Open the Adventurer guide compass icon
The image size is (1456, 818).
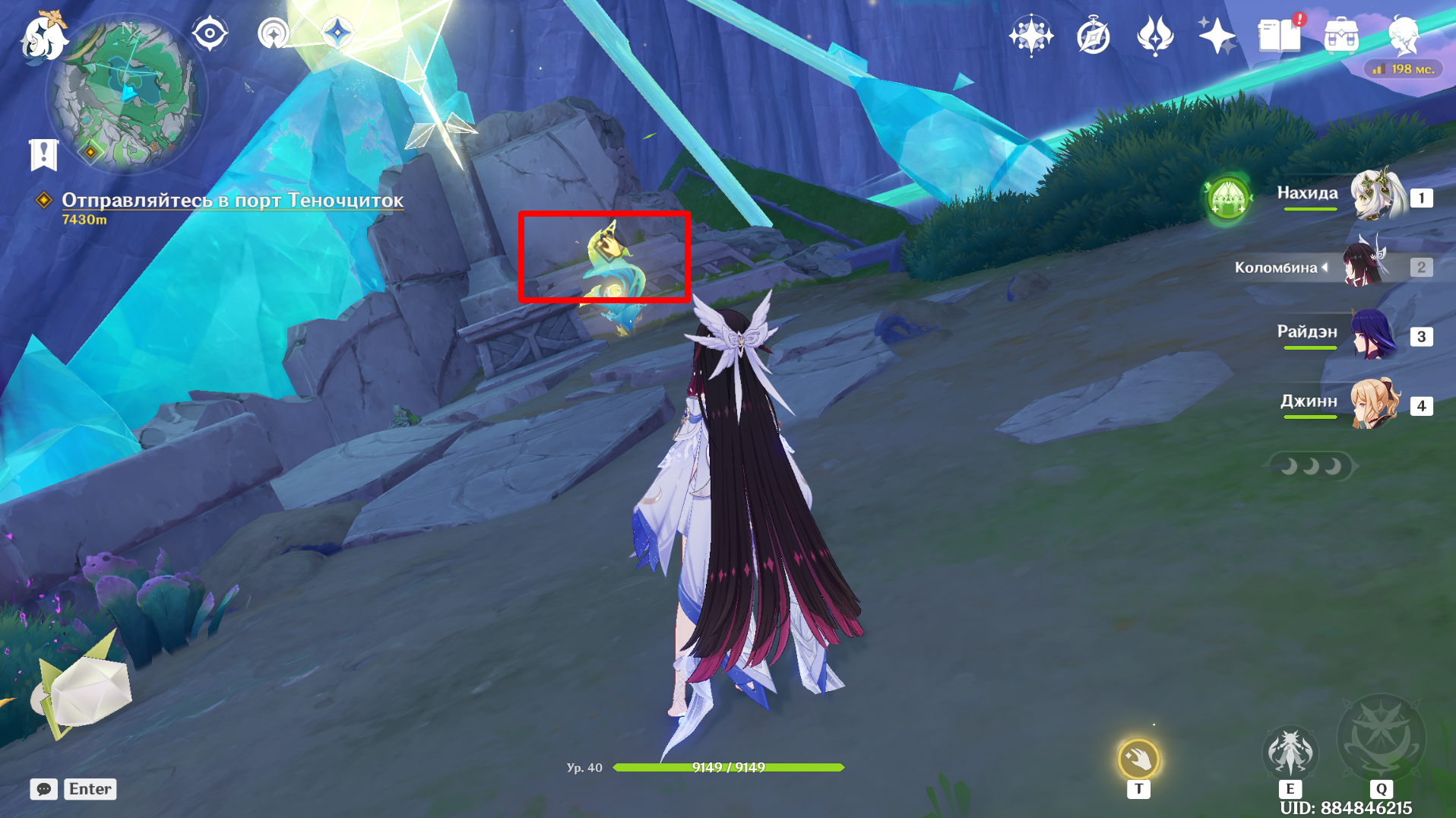pyautogui.click(x=1091, y=35)
